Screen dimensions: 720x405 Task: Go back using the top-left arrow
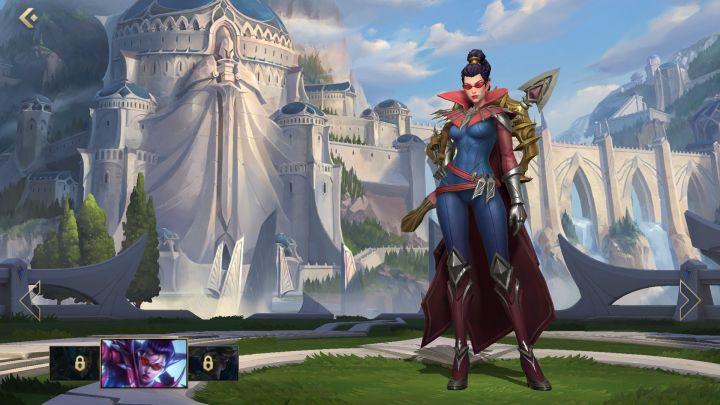(28, 17)
